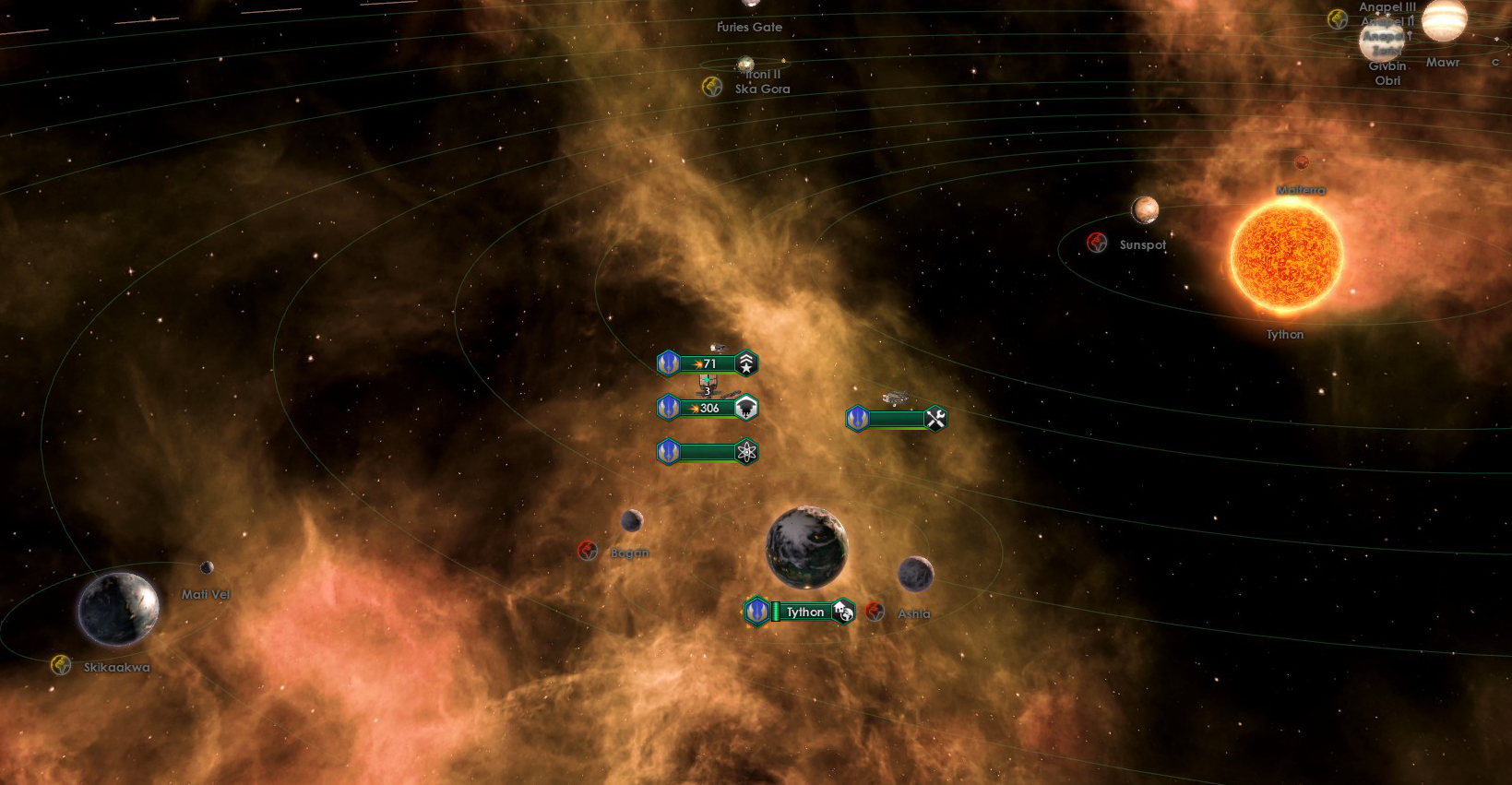Select the science ship's atom fleet icon

pyautogui.click(x=747, y=453)
